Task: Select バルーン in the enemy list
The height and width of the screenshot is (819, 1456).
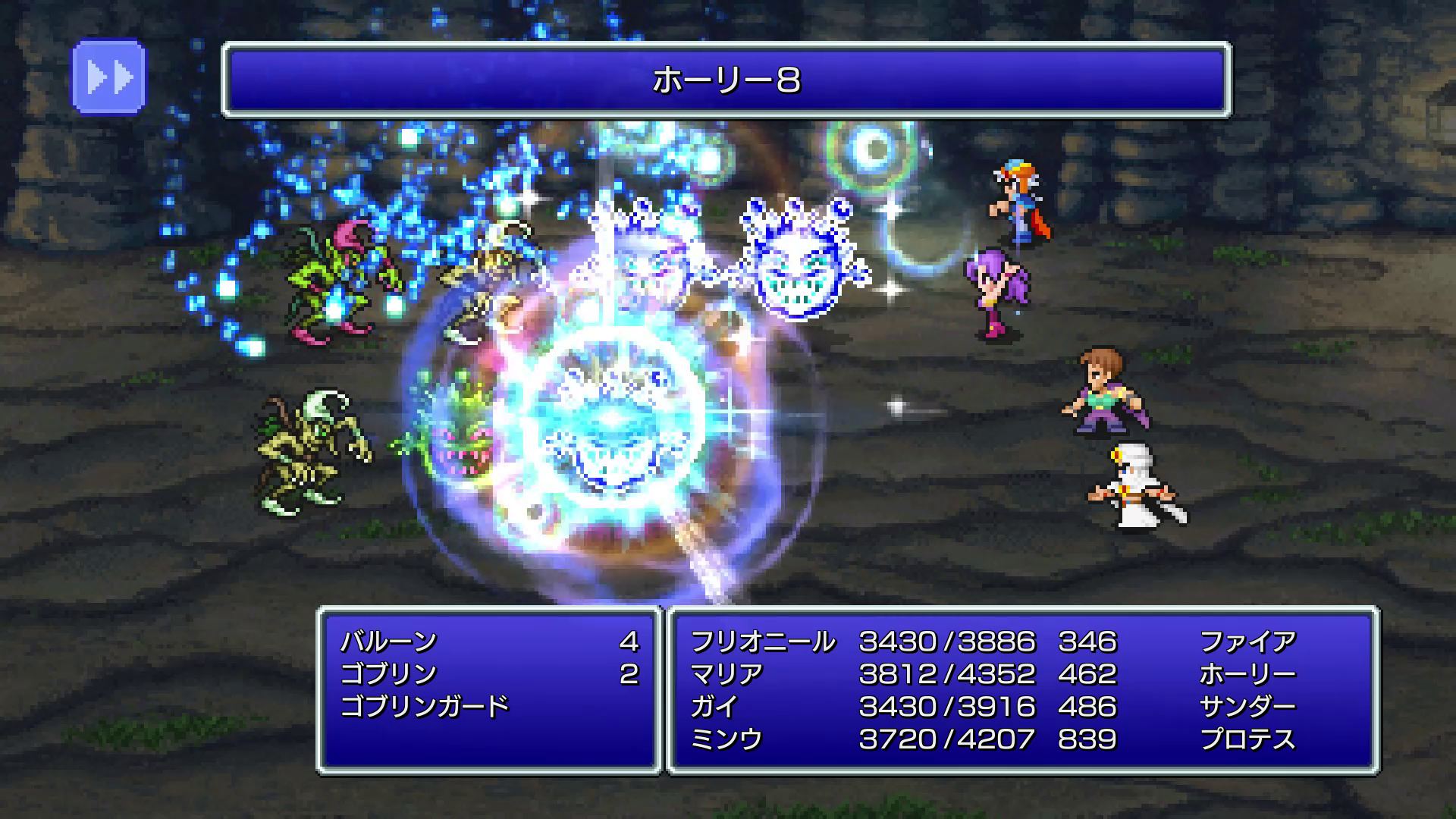Action: [389, 642]
